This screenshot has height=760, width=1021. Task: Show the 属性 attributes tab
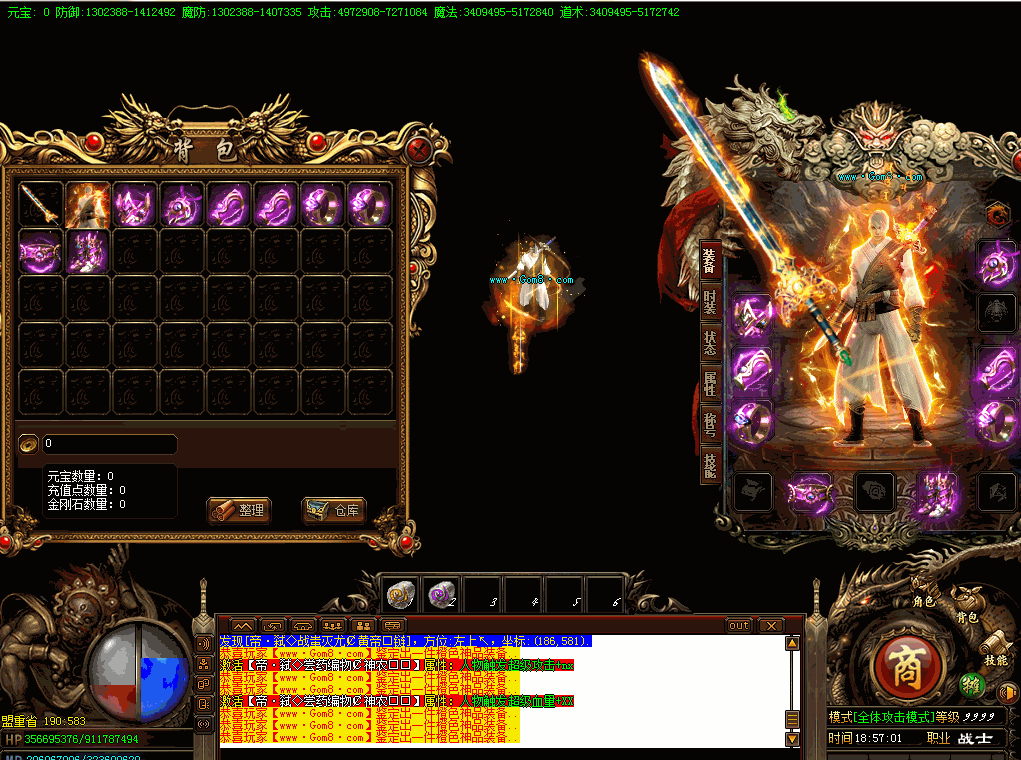point(709,384)
